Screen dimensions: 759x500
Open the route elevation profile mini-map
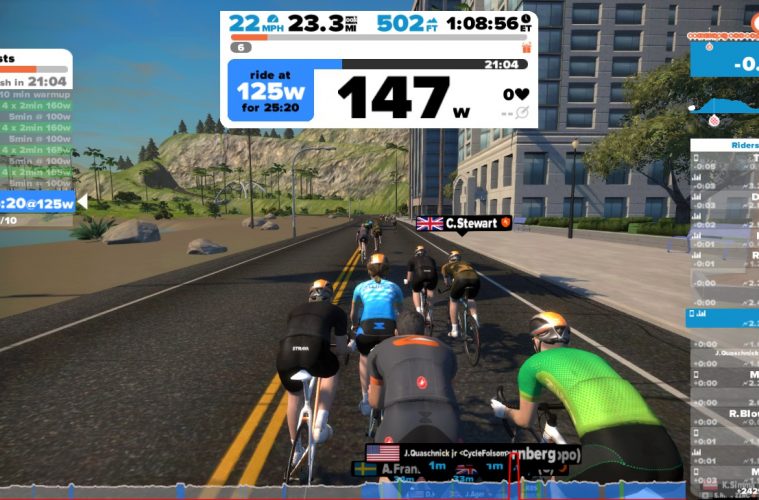coord(725,107)
